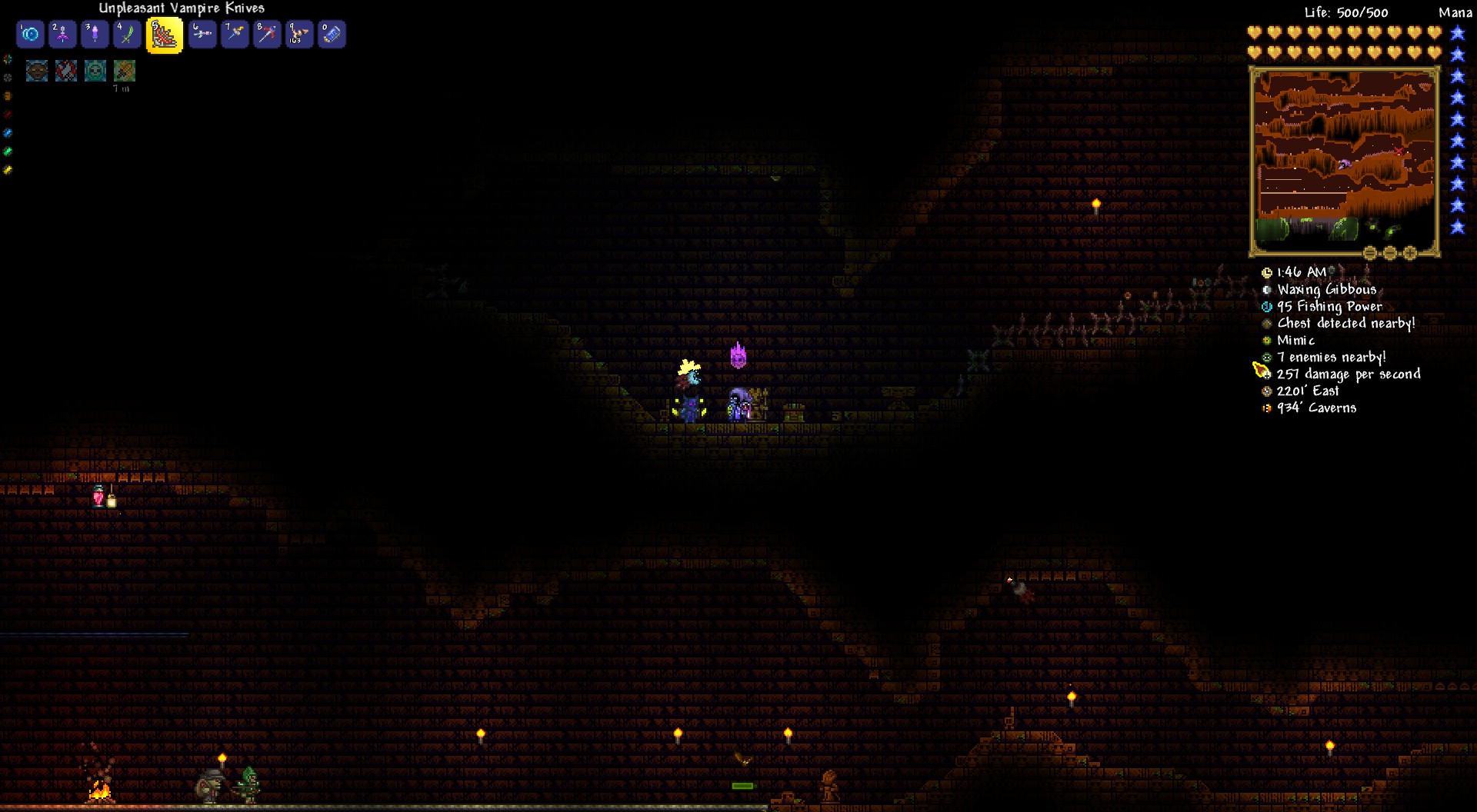Select the blue item in hotbar slot 0
This screenshot has width=1477, height=812.
click(x=332, y=34)
